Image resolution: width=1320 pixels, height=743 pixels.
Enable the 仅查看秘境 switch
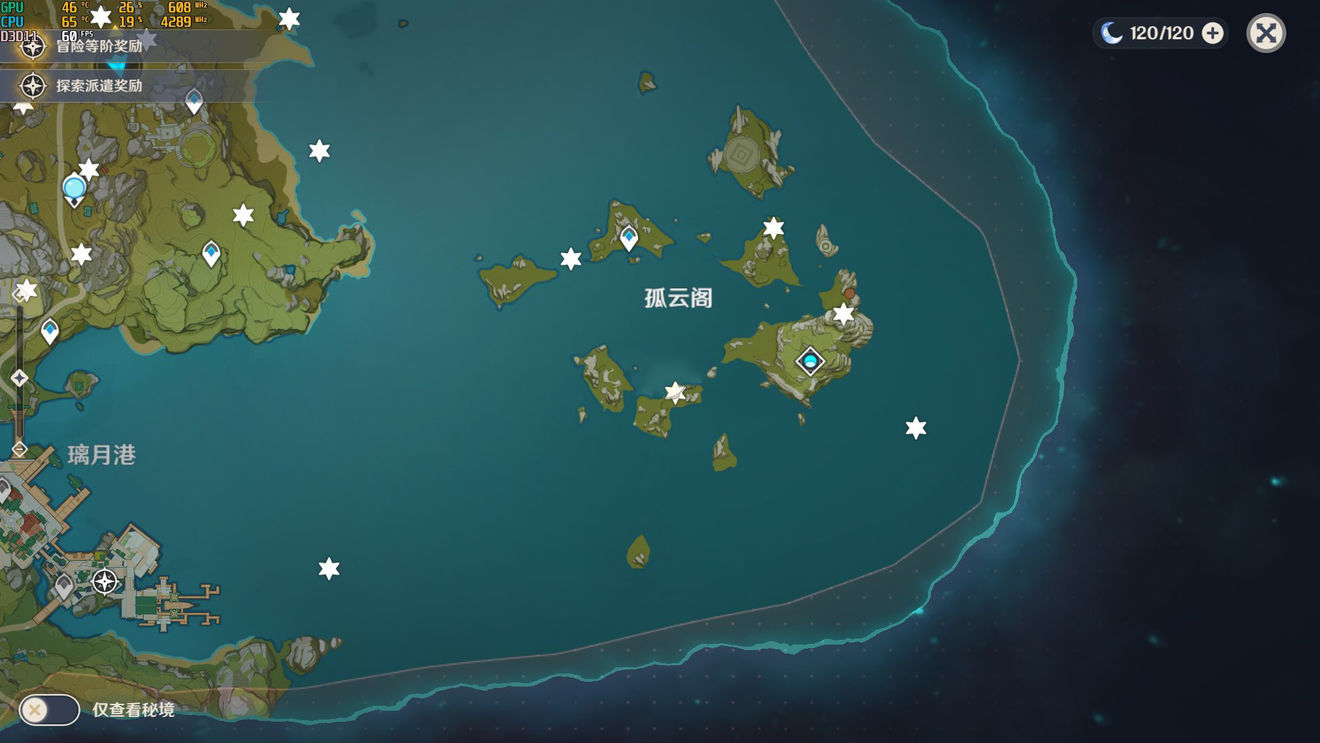(x=48, y=709)
